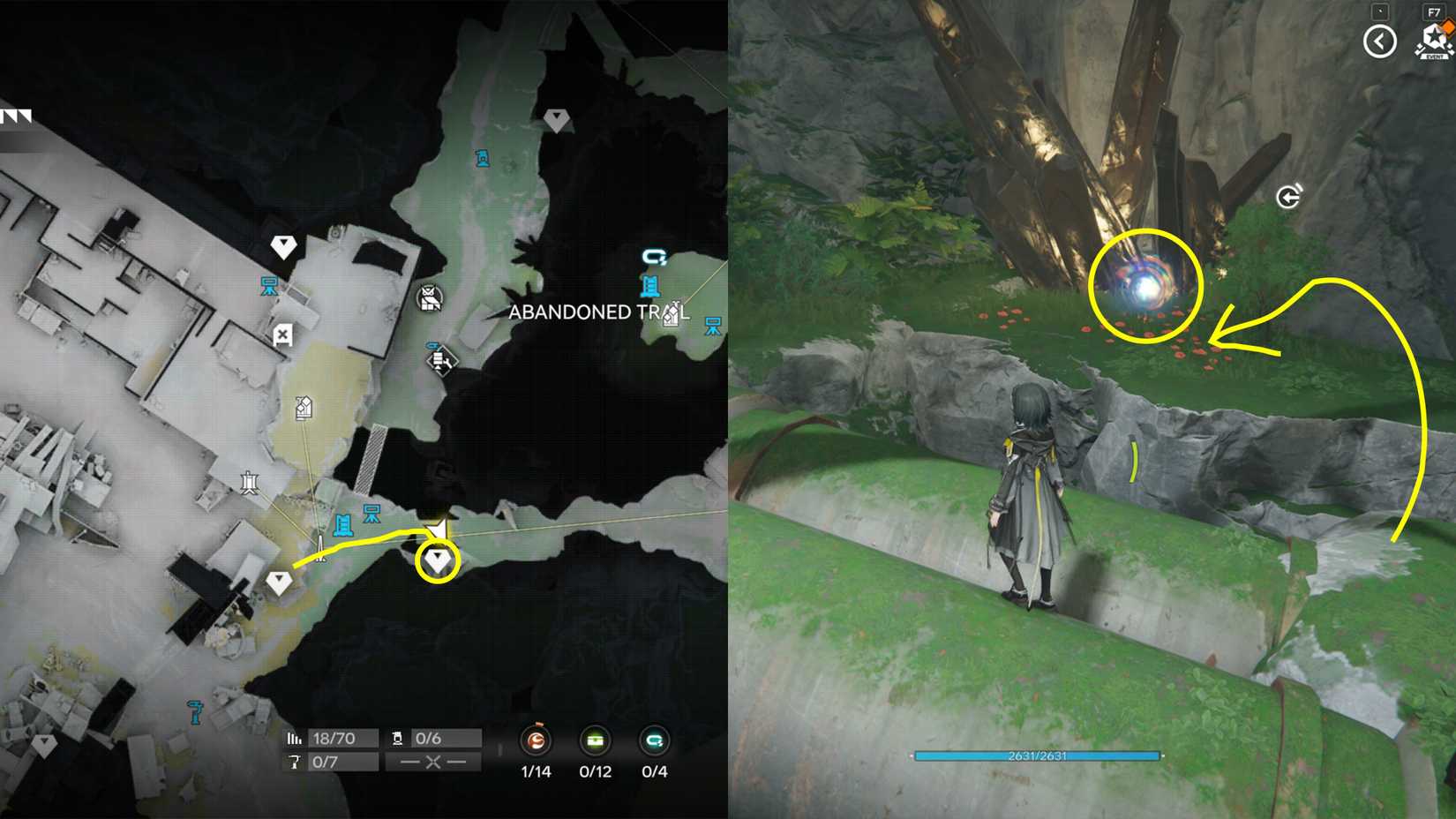This screenshot has width=1456, height=819.
Task: Click the teleport waypoint above the buildings
Action: tap(283, 245)
